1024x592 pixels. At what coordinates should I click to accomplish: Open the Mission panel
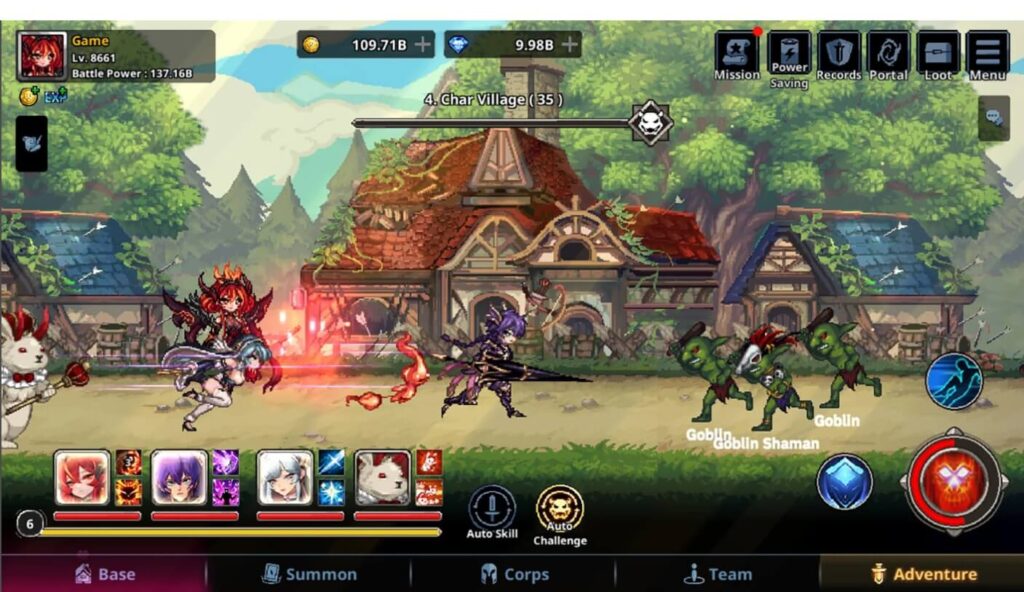tap(736, 54)
